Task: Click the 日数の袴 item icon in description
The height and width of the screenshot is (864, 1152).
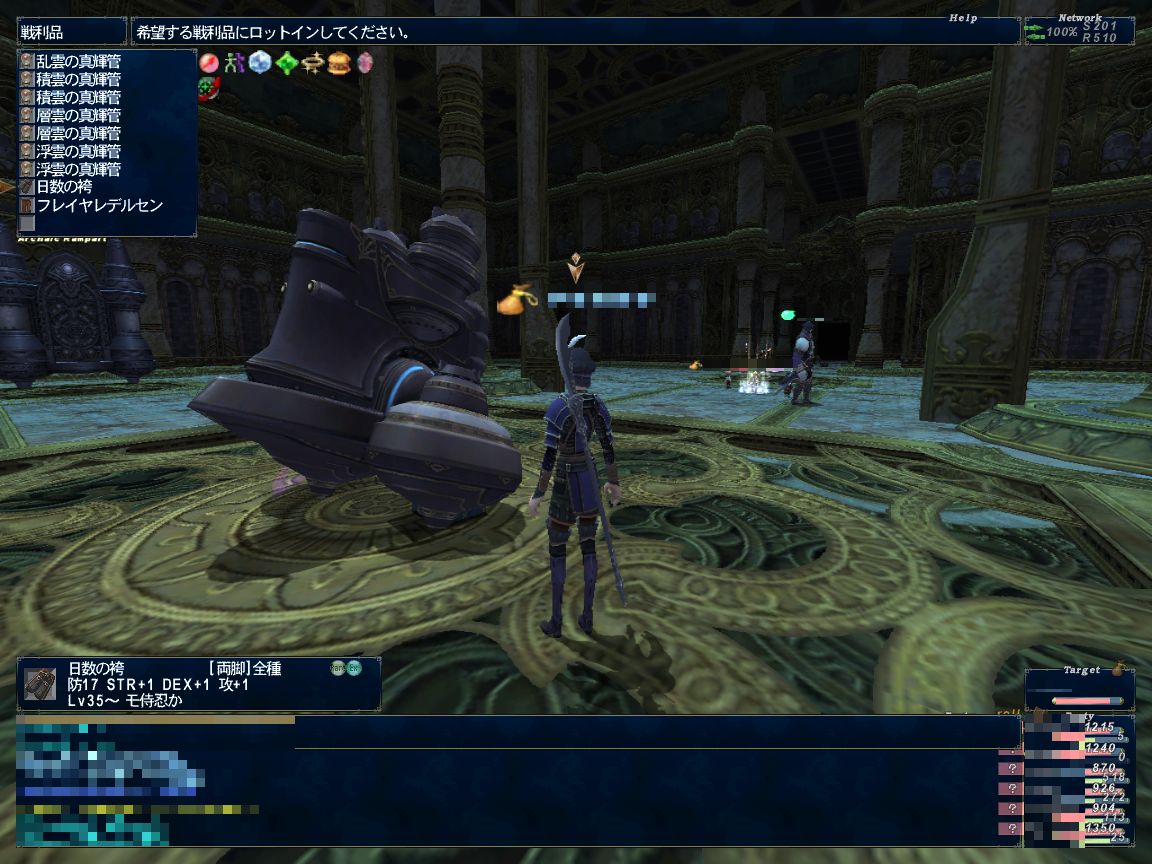Action: click(41, 683)
